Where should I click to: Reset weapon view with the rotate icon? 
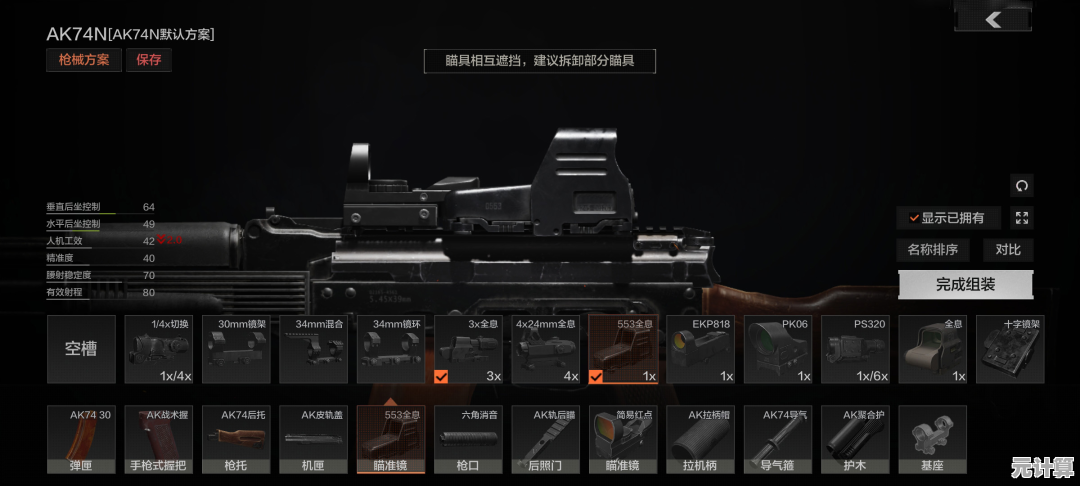[x=1021, y=185]
